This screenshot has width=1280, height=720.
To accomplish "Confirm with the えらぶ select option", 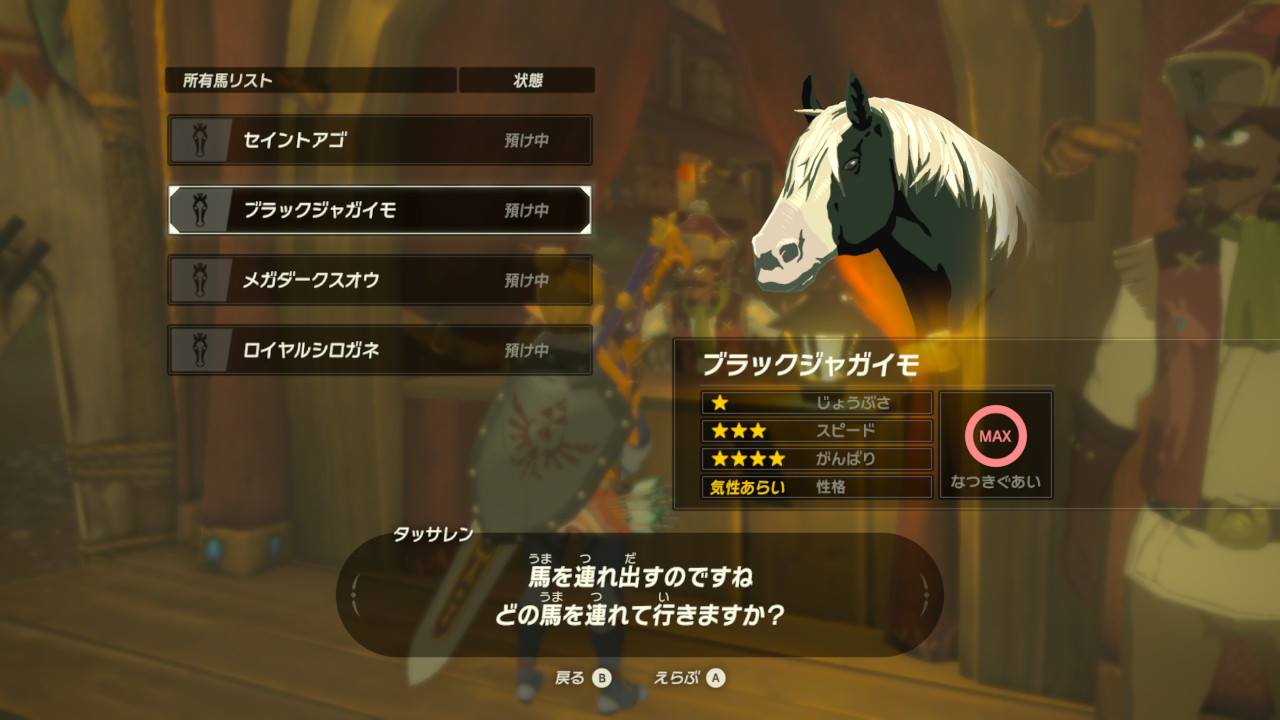I will tap(689, 678).
